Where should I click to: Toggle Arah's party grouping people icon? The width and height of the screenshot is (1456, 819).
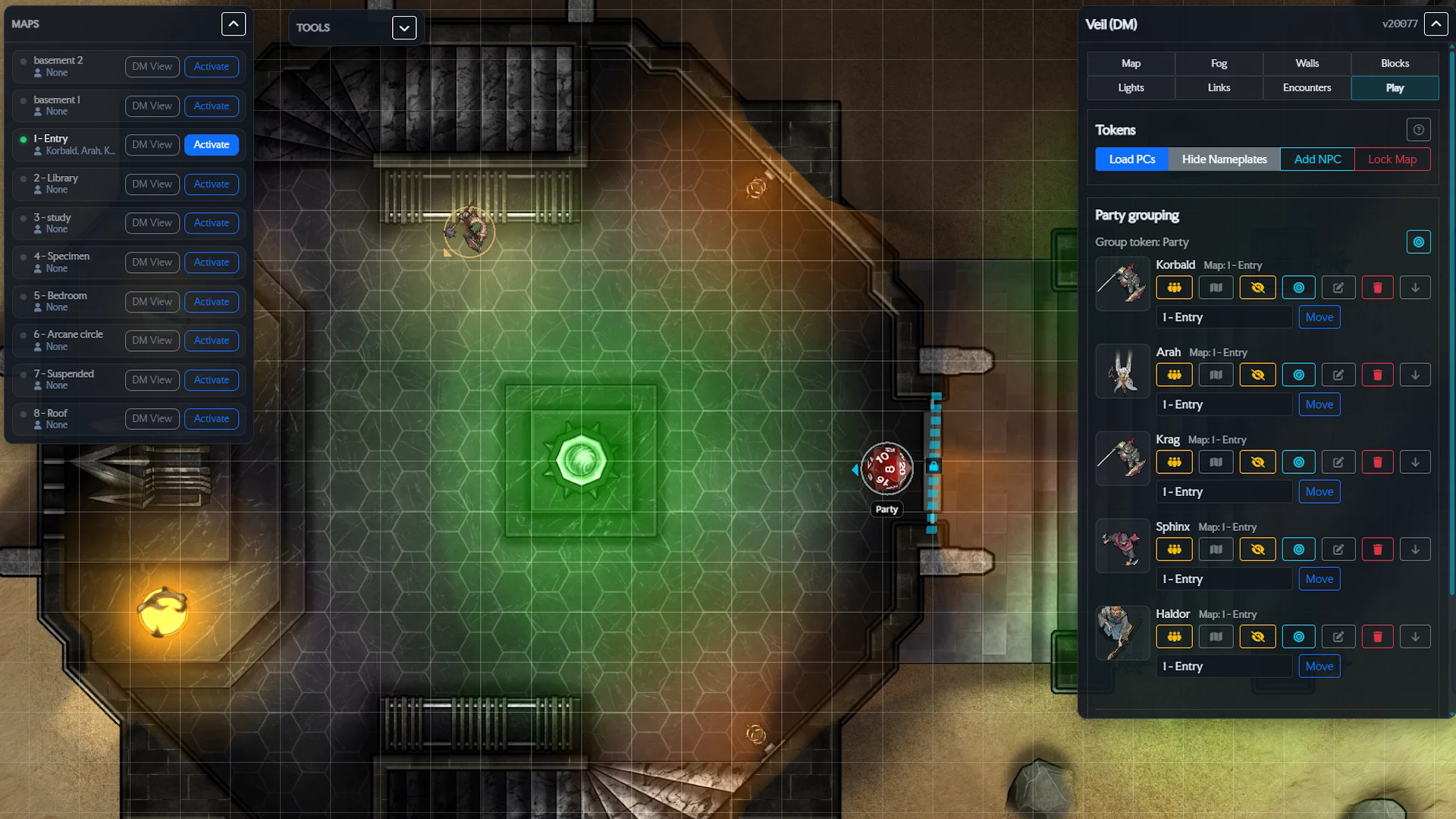click(1174, 375)
